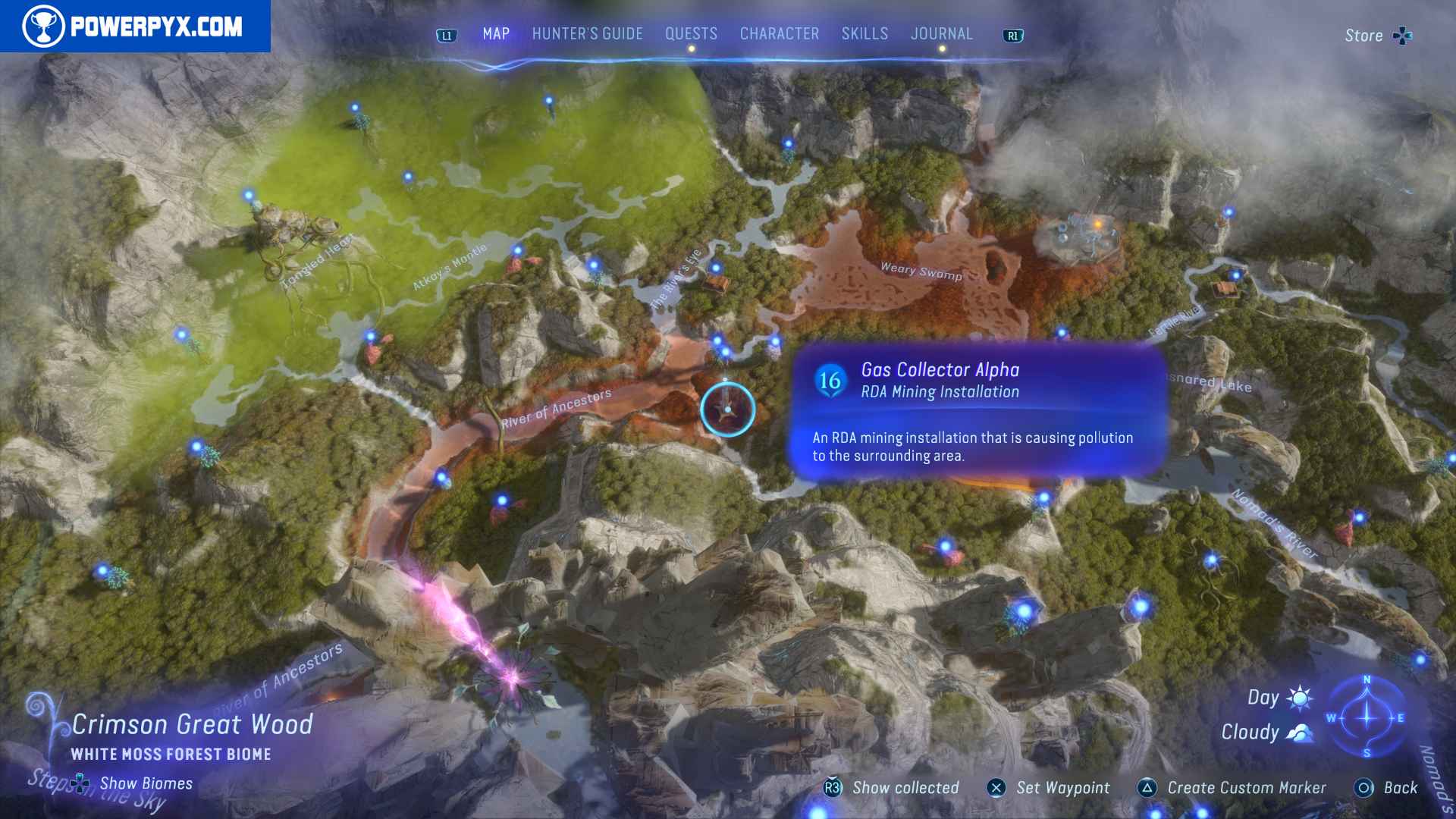The height and width of the screenshot is (819, 1456).
Task: Open the Skills tab
Action: 864,33
